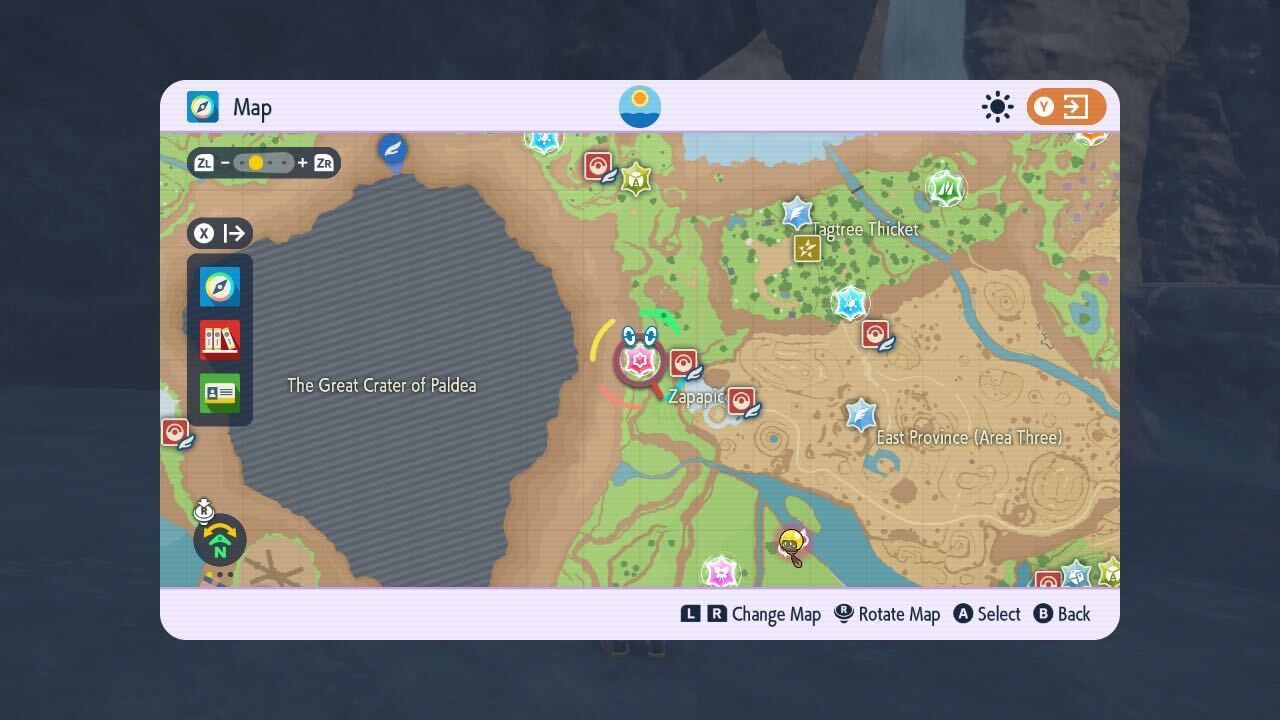The image size is (1280, 720).
Task: Open the green Profile card icon in the sidebar
Action: point(218,391)
